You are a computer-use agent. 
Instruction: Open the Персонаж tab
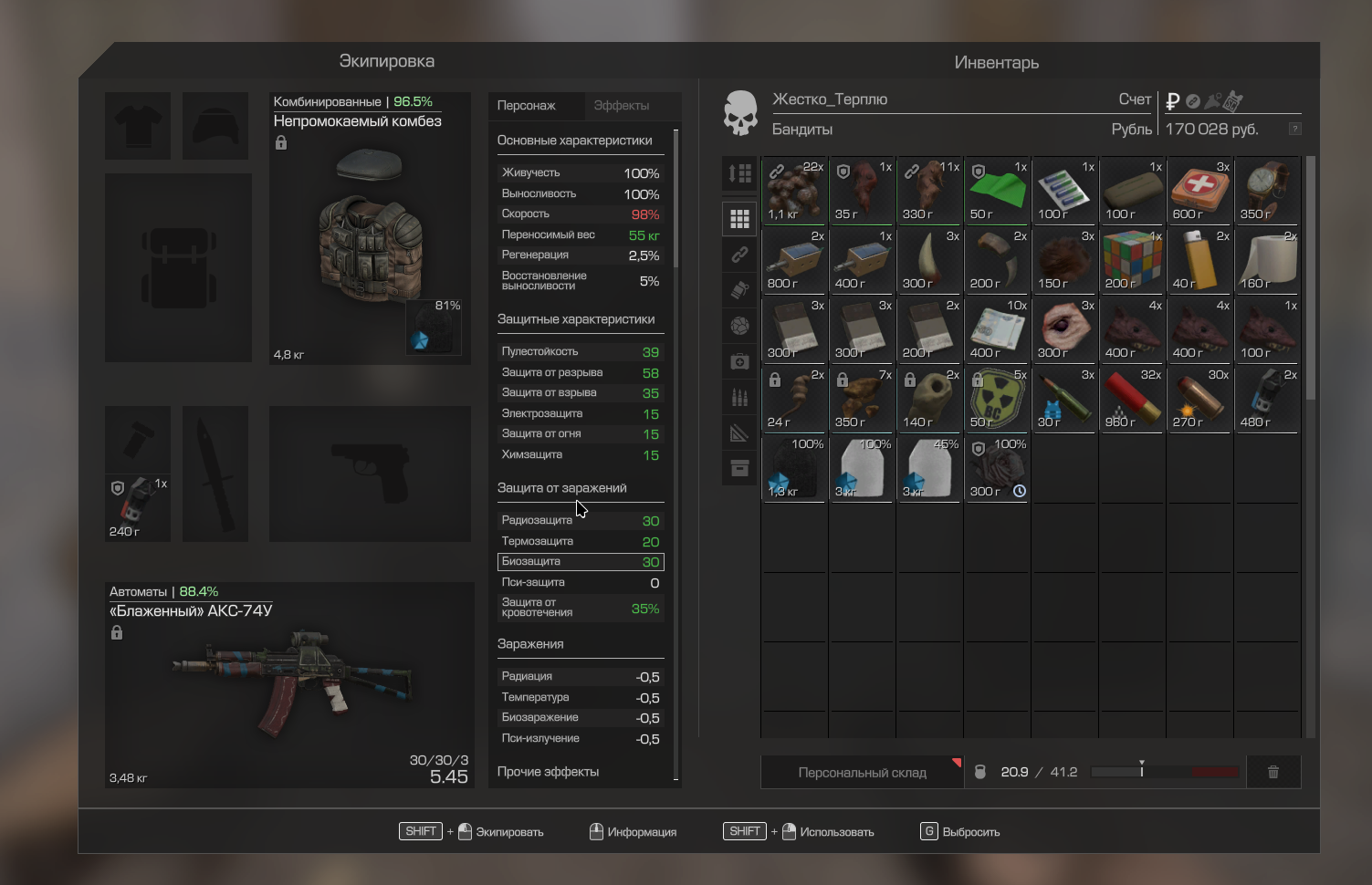click(x=527, y=106)
